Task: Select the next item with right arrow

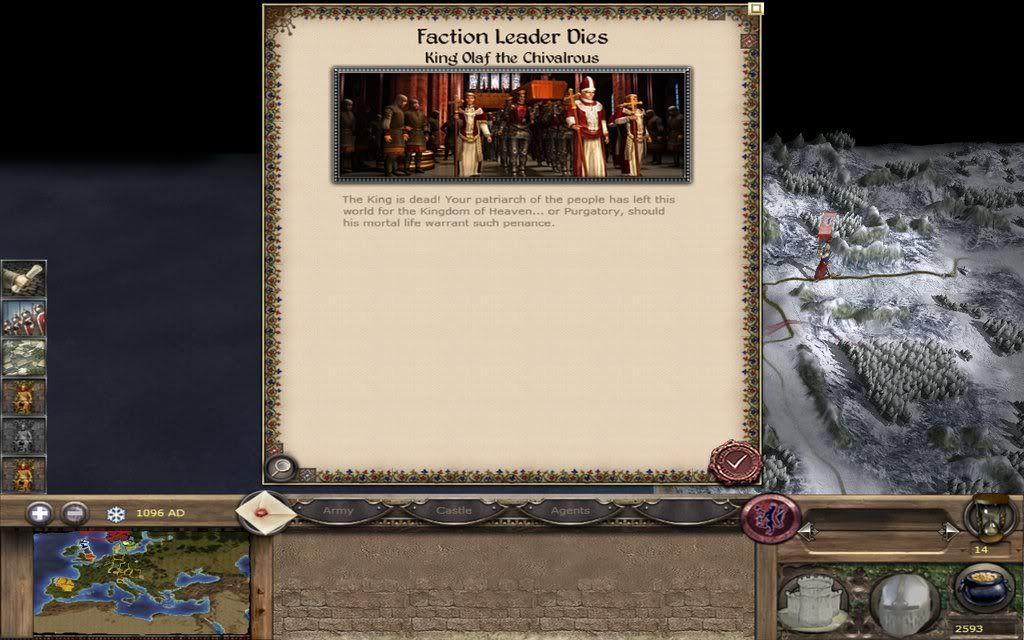Action: pyautogui.click(x=949, y=532)
